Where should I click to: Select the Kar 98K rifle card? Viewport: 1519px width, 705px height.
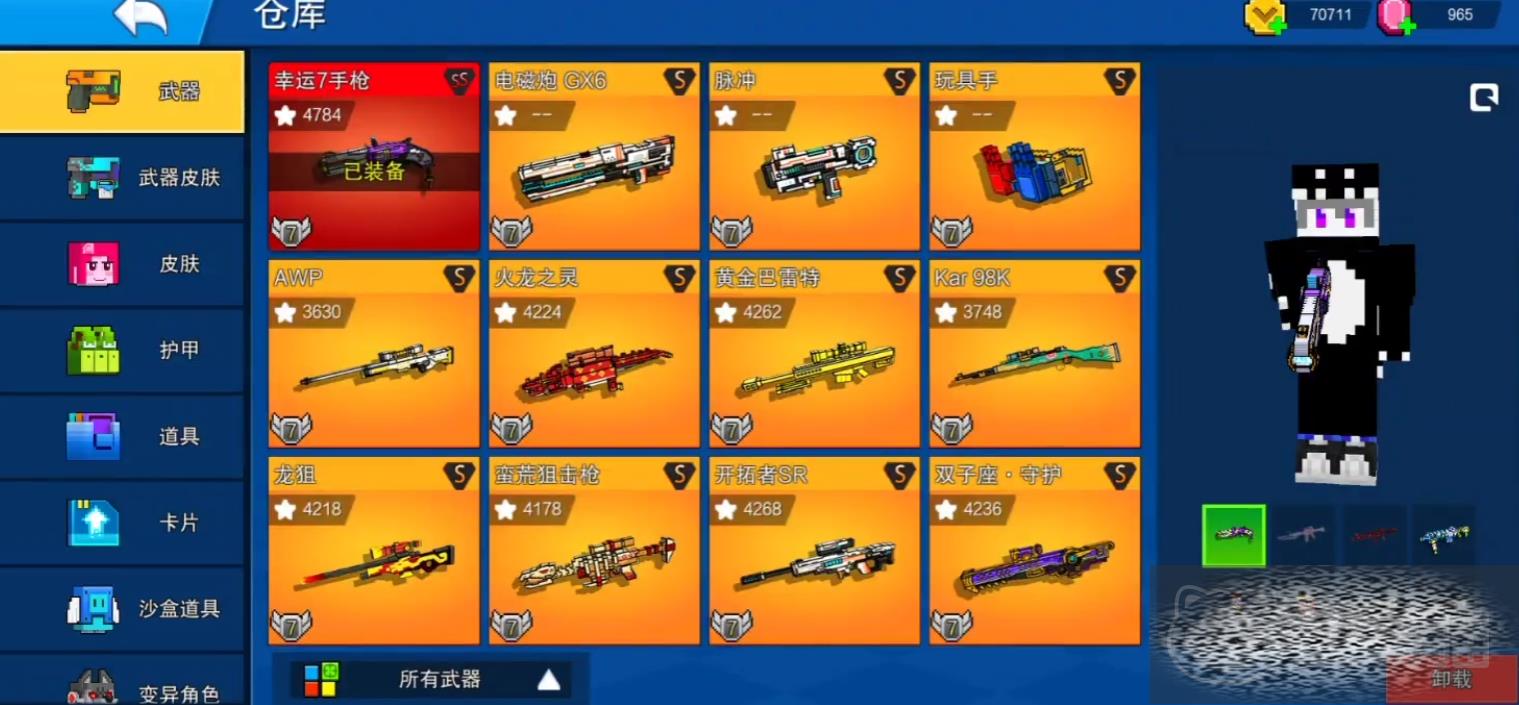point(1034,354)
